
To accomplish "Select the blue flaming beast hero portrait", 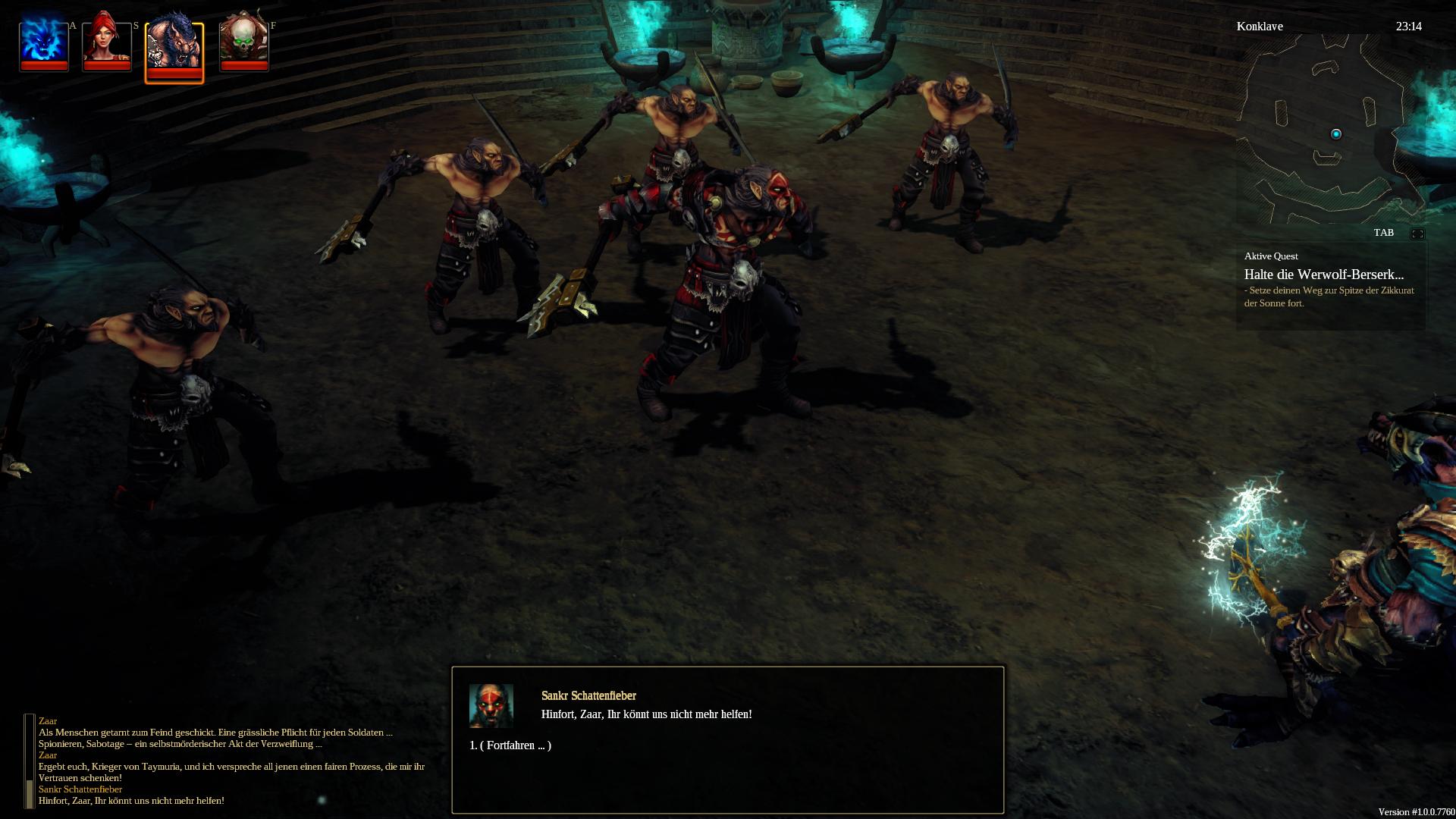I will pos(44,42).
